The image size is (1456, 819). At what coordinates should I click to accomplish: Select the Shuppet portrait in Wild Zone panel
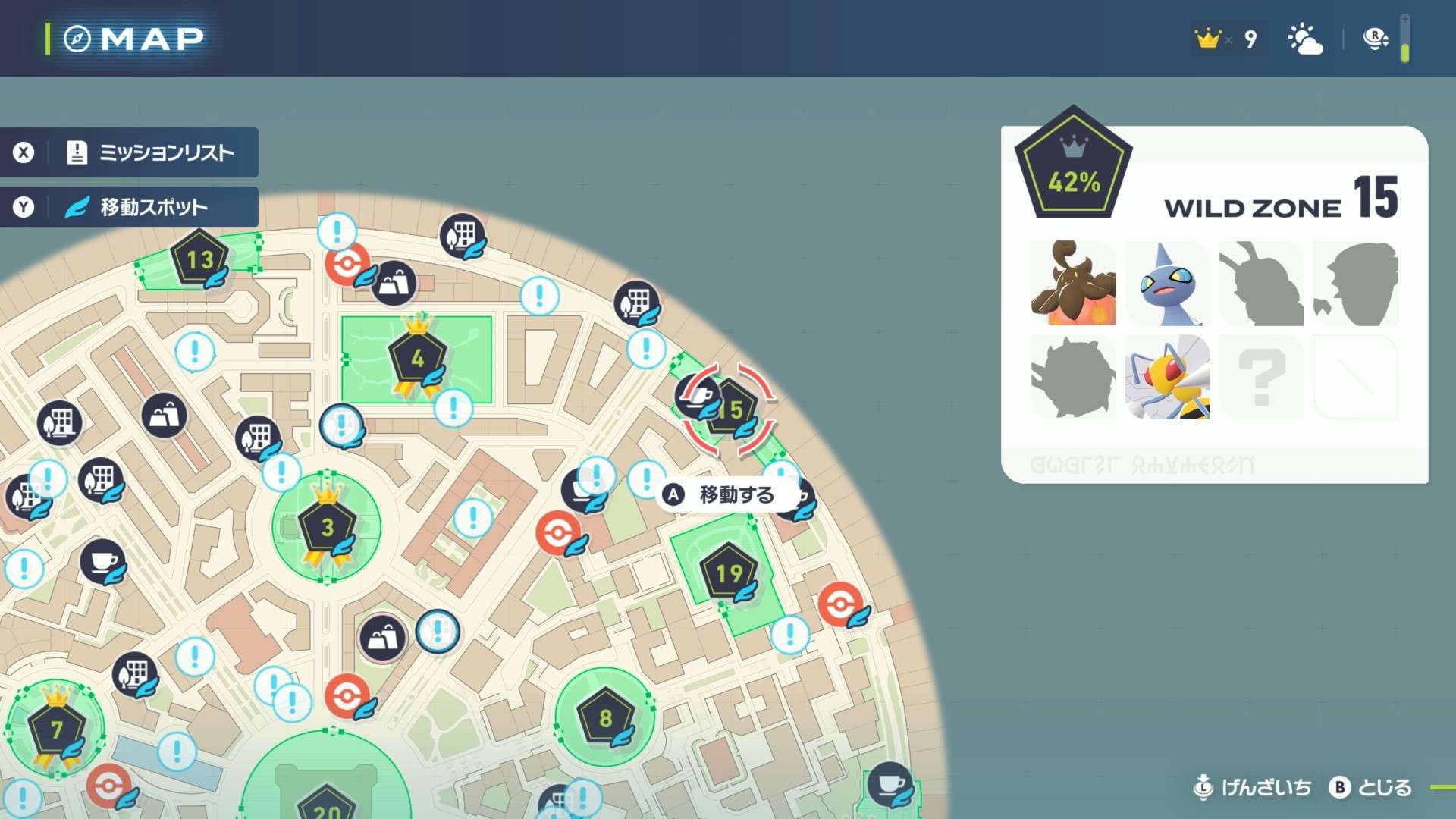tap(1167, 284)
